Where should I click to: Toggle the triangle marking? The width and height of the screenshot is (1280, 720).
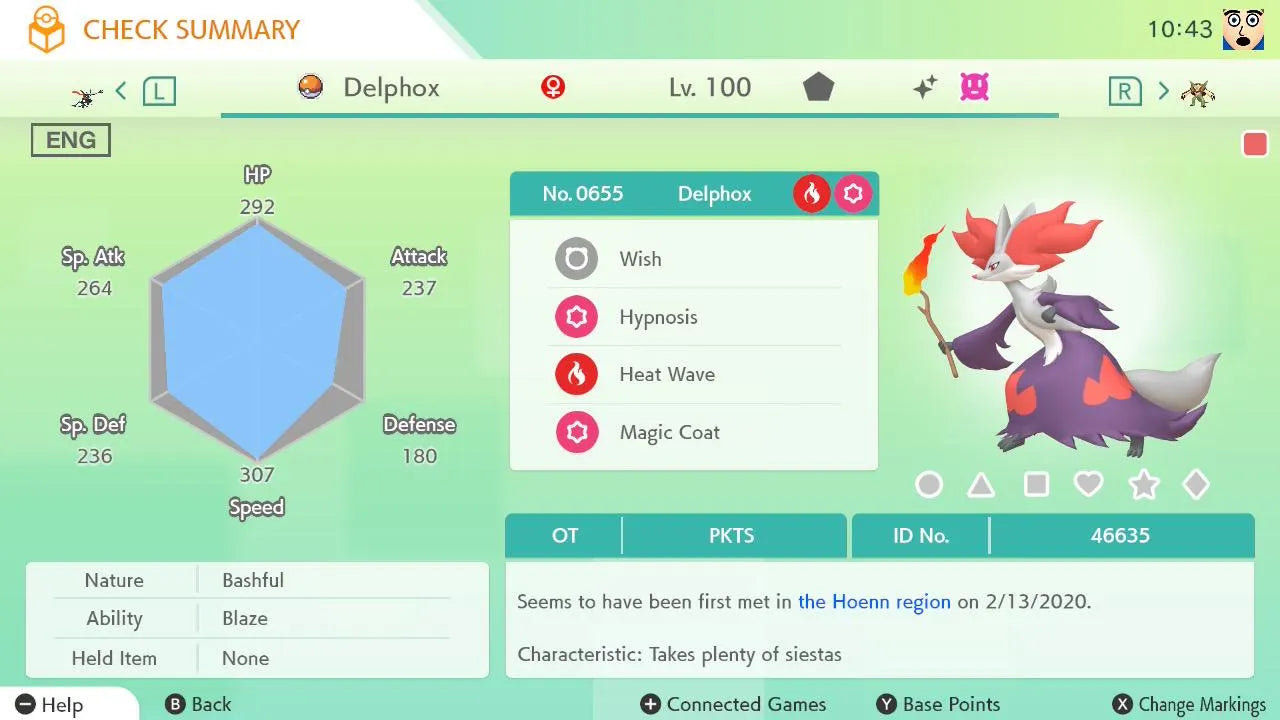(981, 485)
